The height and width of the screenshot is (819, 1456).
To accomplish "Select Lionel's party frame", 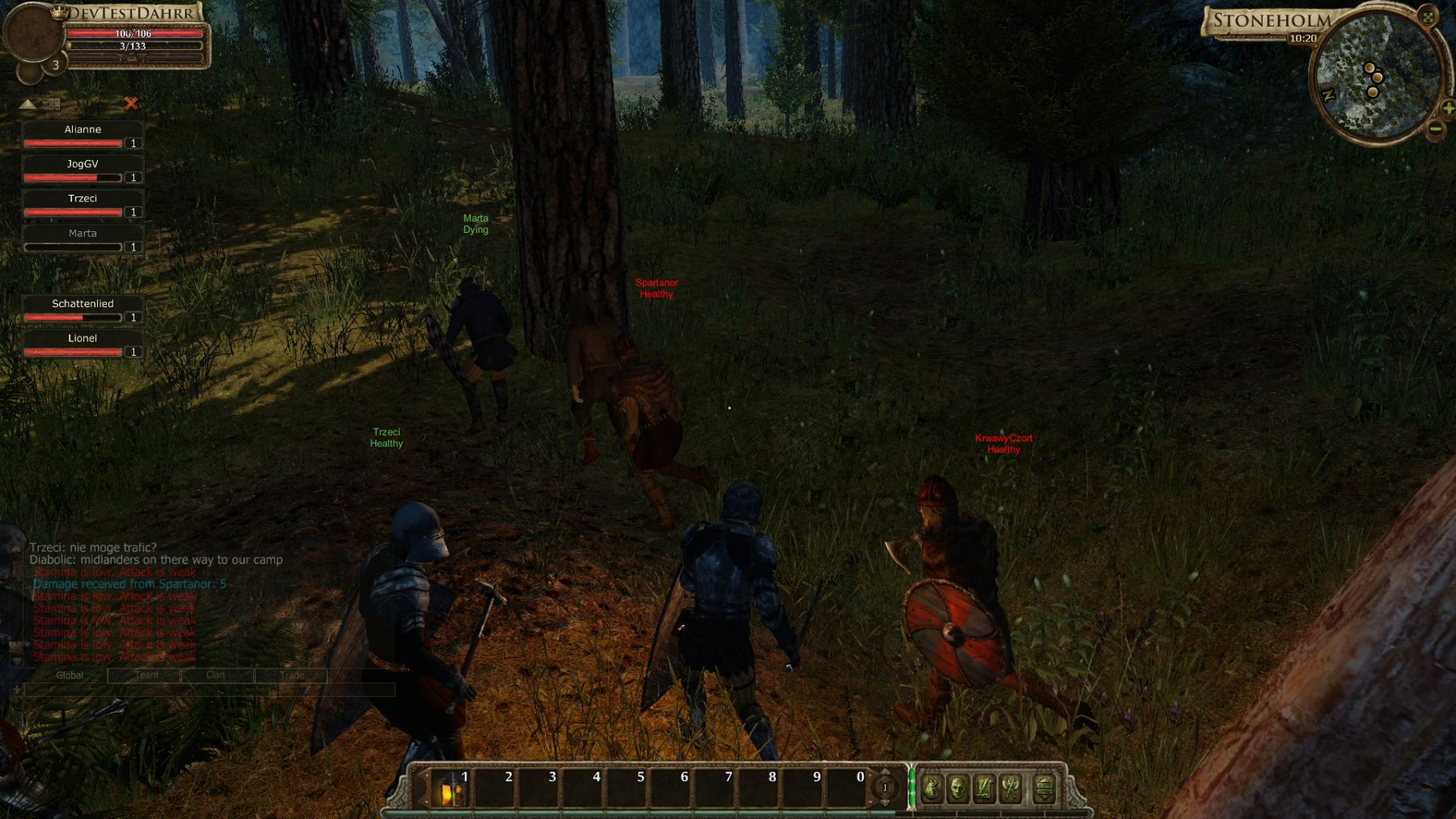I will click(83, 344).
